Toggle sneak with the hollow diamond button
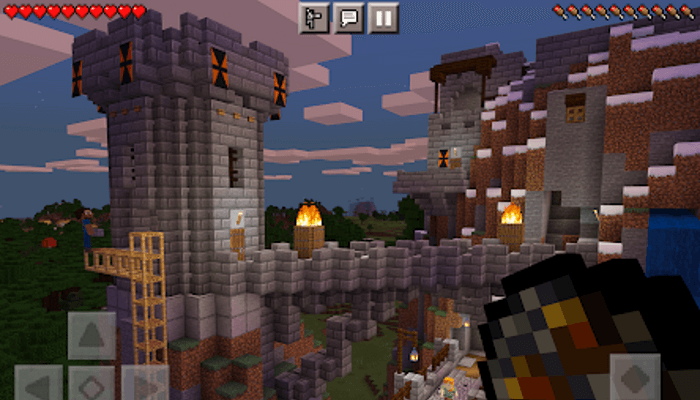This screenshot has height=400, width=700. 91,383
